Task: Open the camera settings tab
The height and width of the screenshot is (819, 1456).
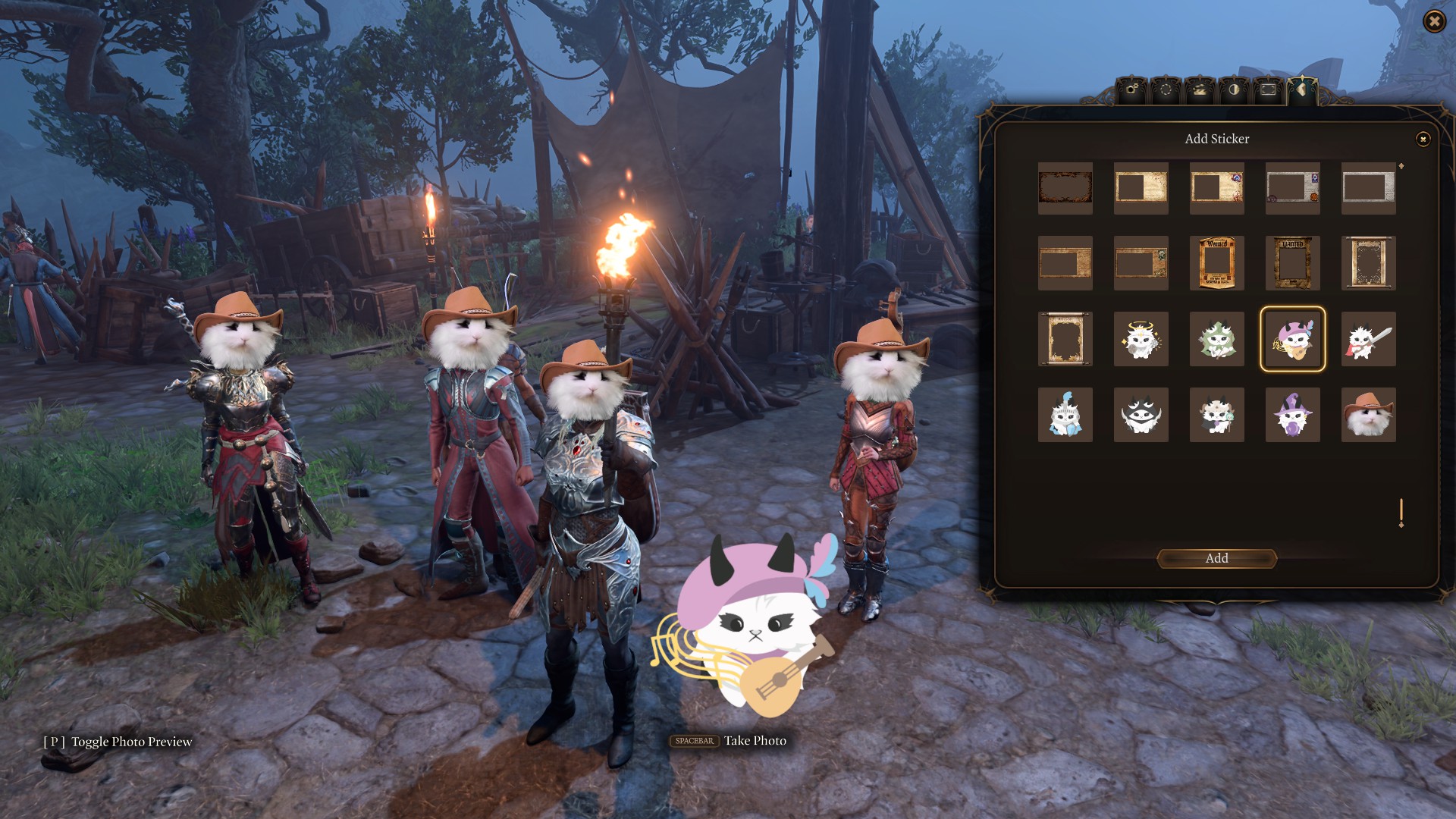Action: pos(1131,90)
